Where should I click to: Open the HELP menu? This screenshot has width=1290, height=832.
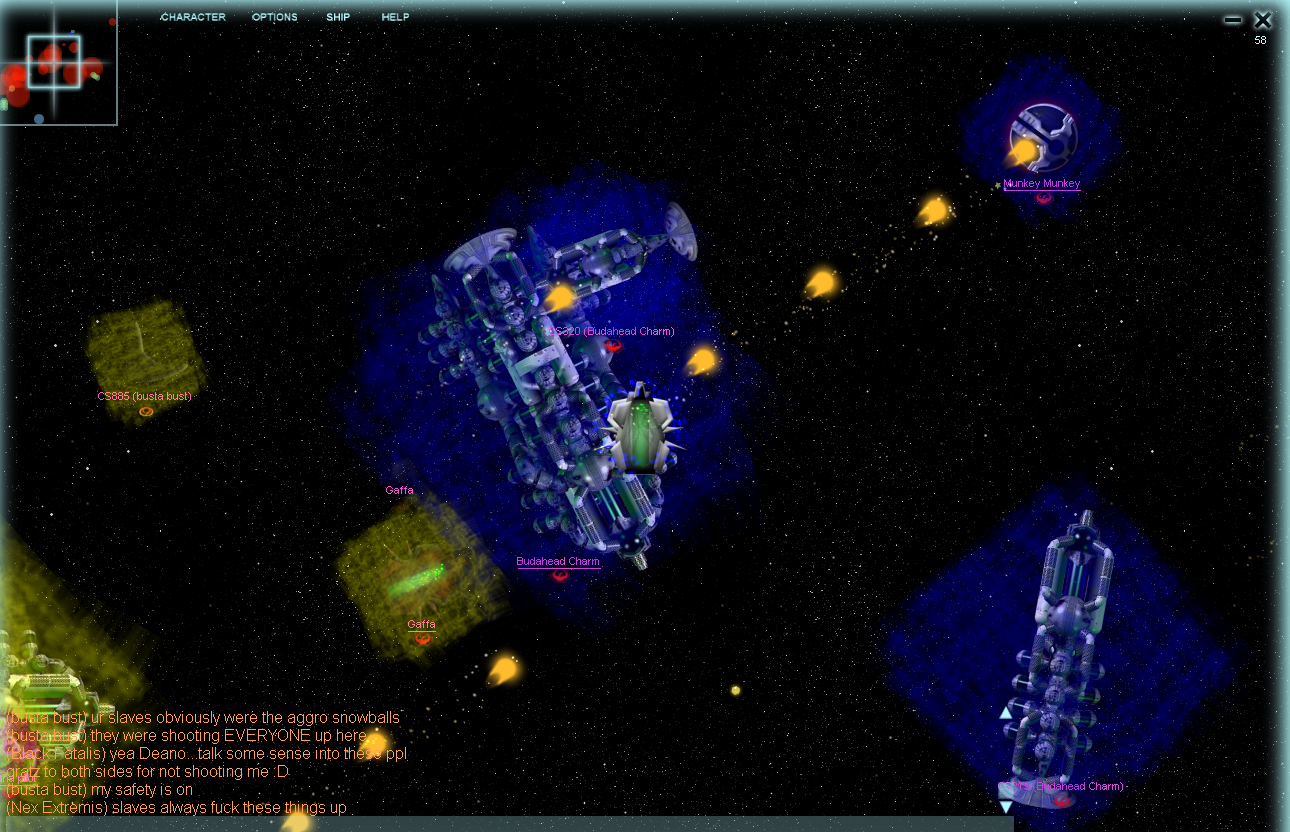(x=395, y=17)
